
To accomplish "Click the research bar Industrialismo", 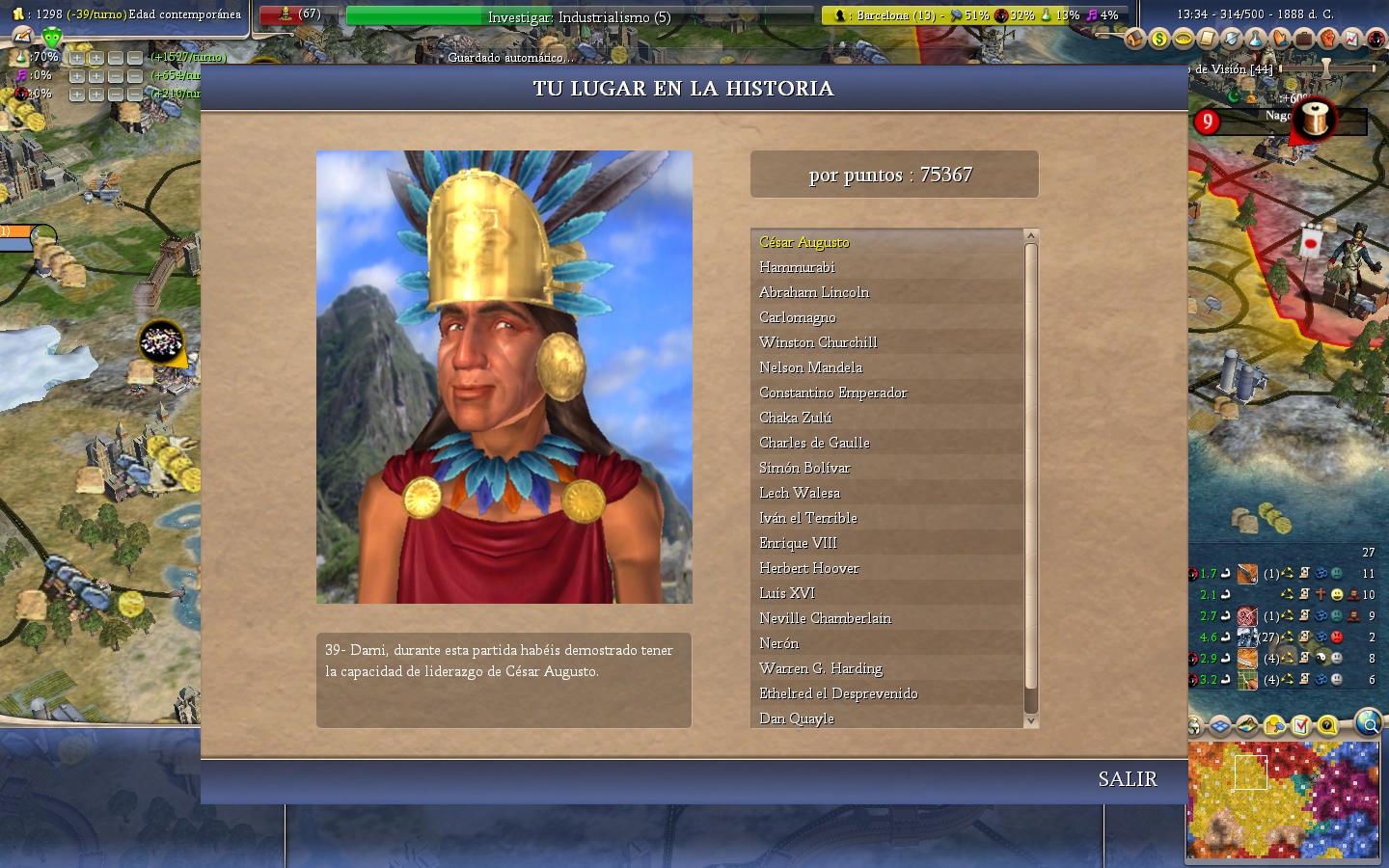I will pyautogui.click(x=579, y=16).
